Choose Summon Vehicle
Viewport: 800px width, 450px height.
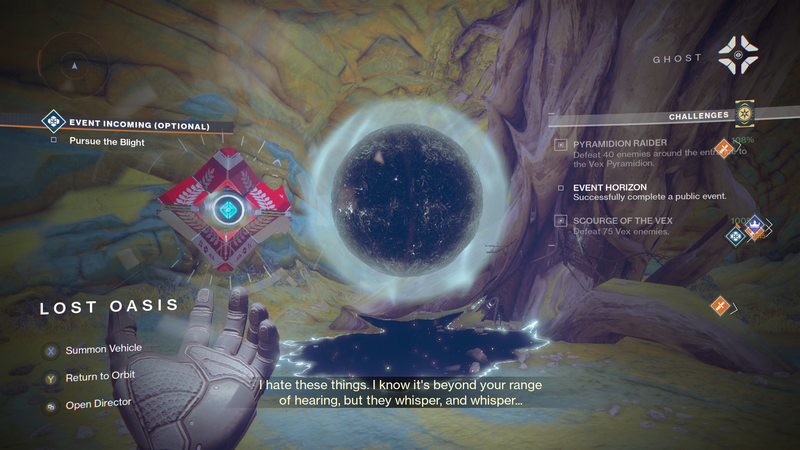click(103, 349)
